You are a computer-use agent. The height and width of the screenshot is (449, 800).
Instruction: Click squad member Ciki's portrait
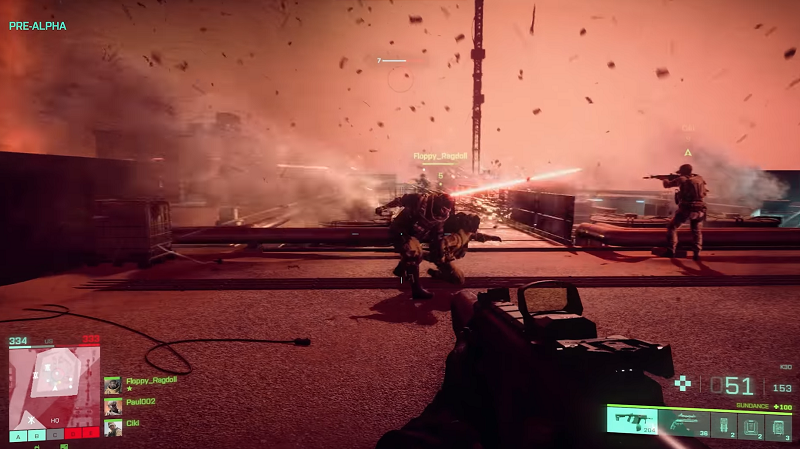coord(113,427)
